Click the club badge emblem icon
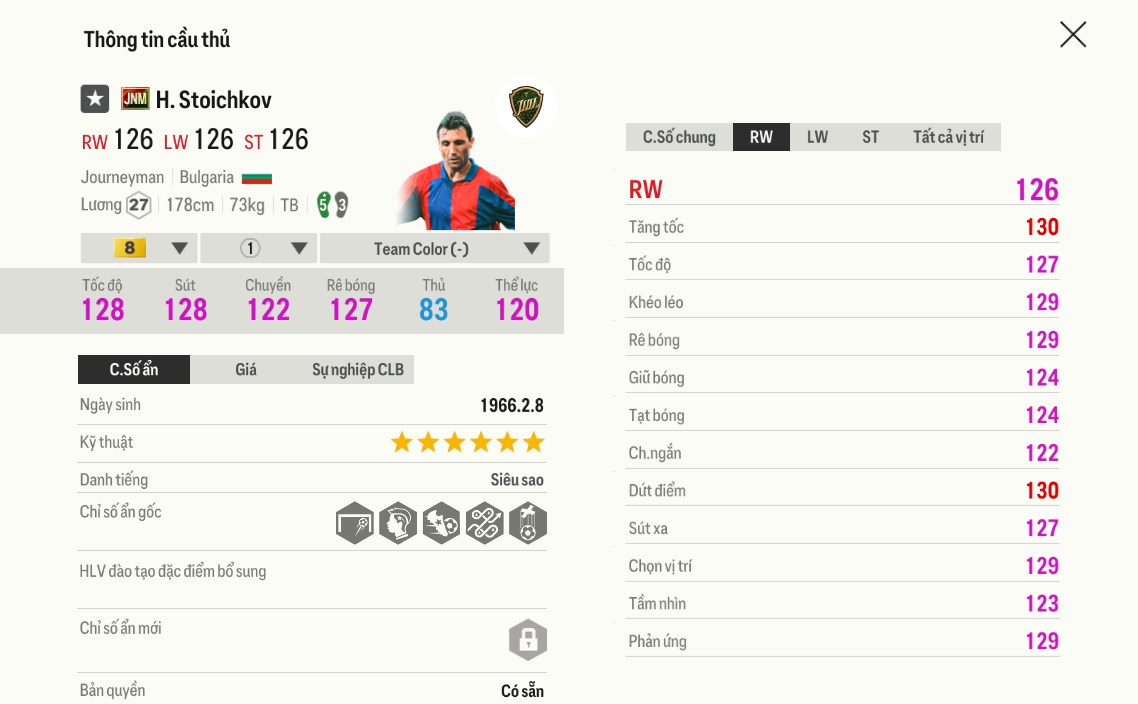Screen dimensions: 1138x704 click(x=525, y=106)
